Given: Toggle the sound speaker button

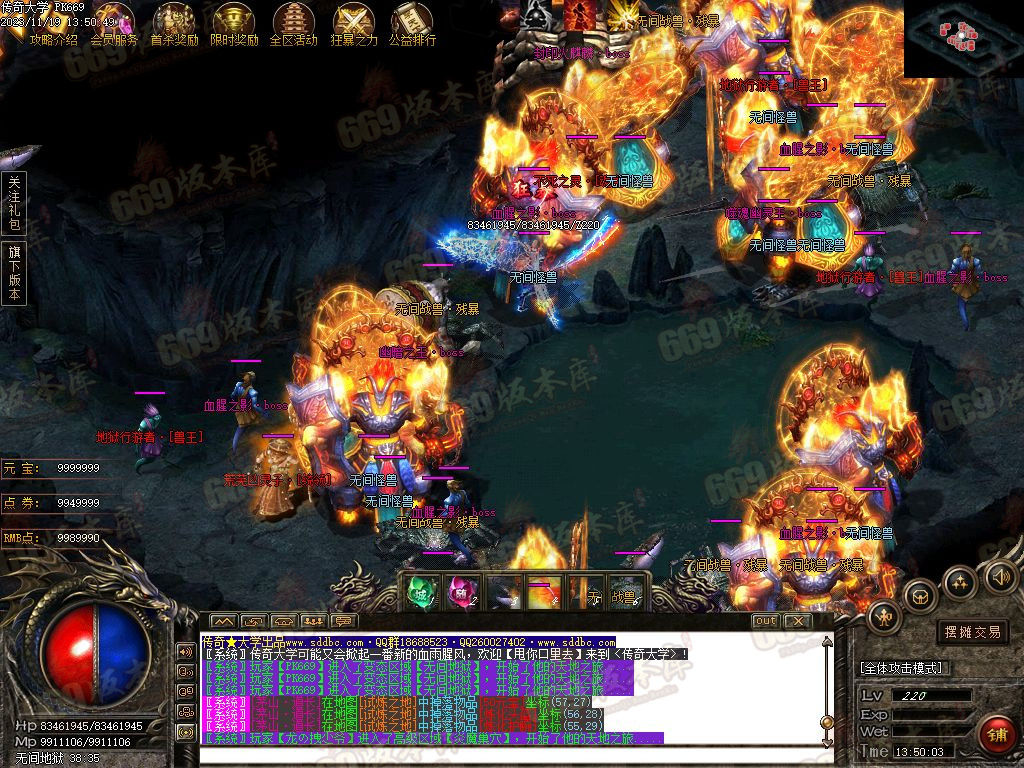Looking at the screenshot, I should [1000, 576].
